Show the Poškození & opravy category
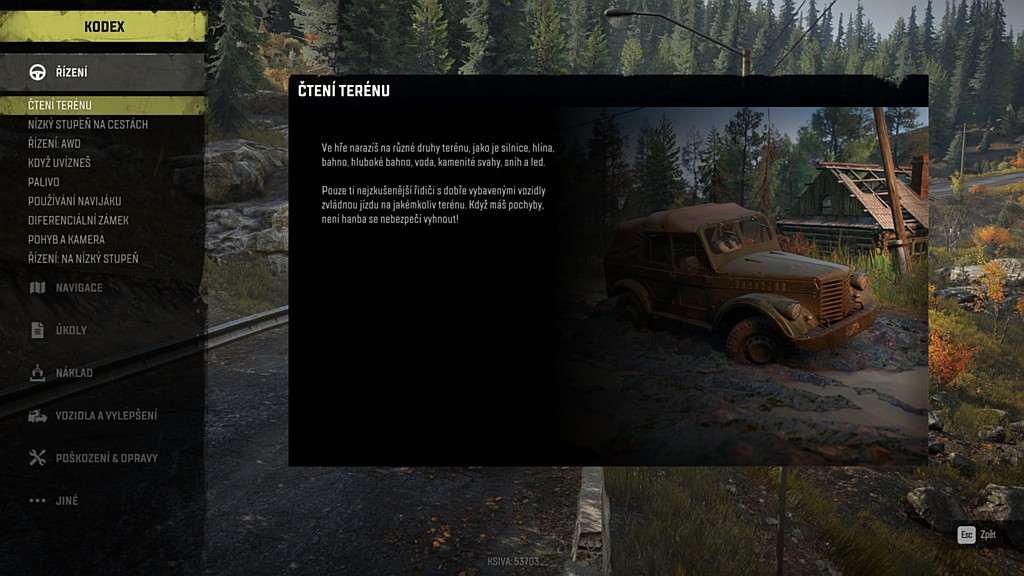The height and width of the screenshot is (576, 1024). click(x=106, y=458)
